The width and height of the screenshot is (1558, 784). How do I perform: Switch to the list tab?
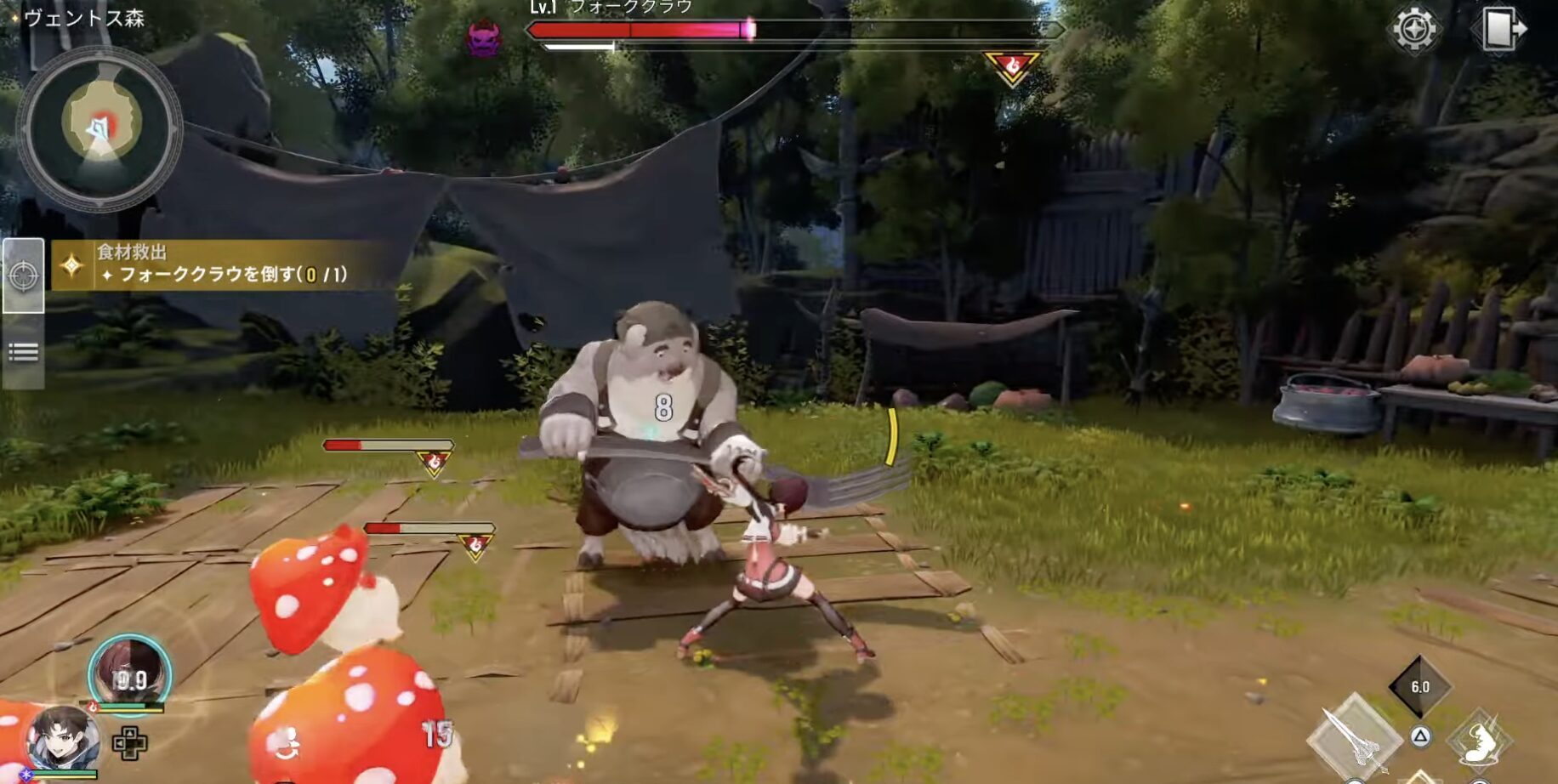(23, 352)
